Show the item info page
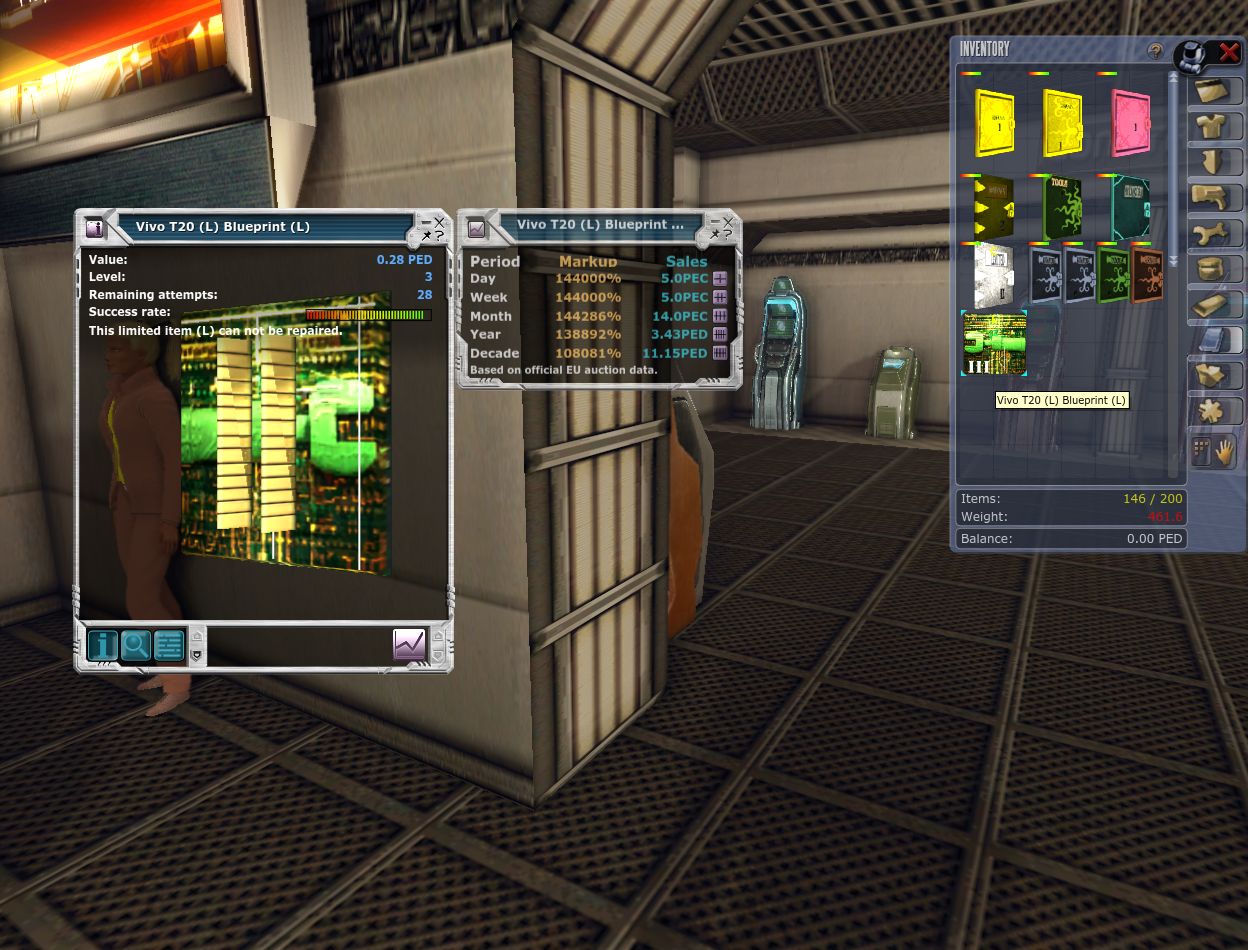Image resolution: width=1248 pixels, height=950 pixels. tap(102, 645)
